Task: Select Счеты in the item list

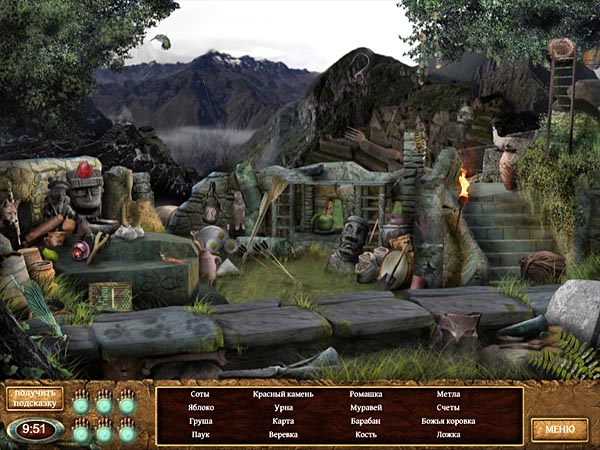Action: [x=448, y=408]
